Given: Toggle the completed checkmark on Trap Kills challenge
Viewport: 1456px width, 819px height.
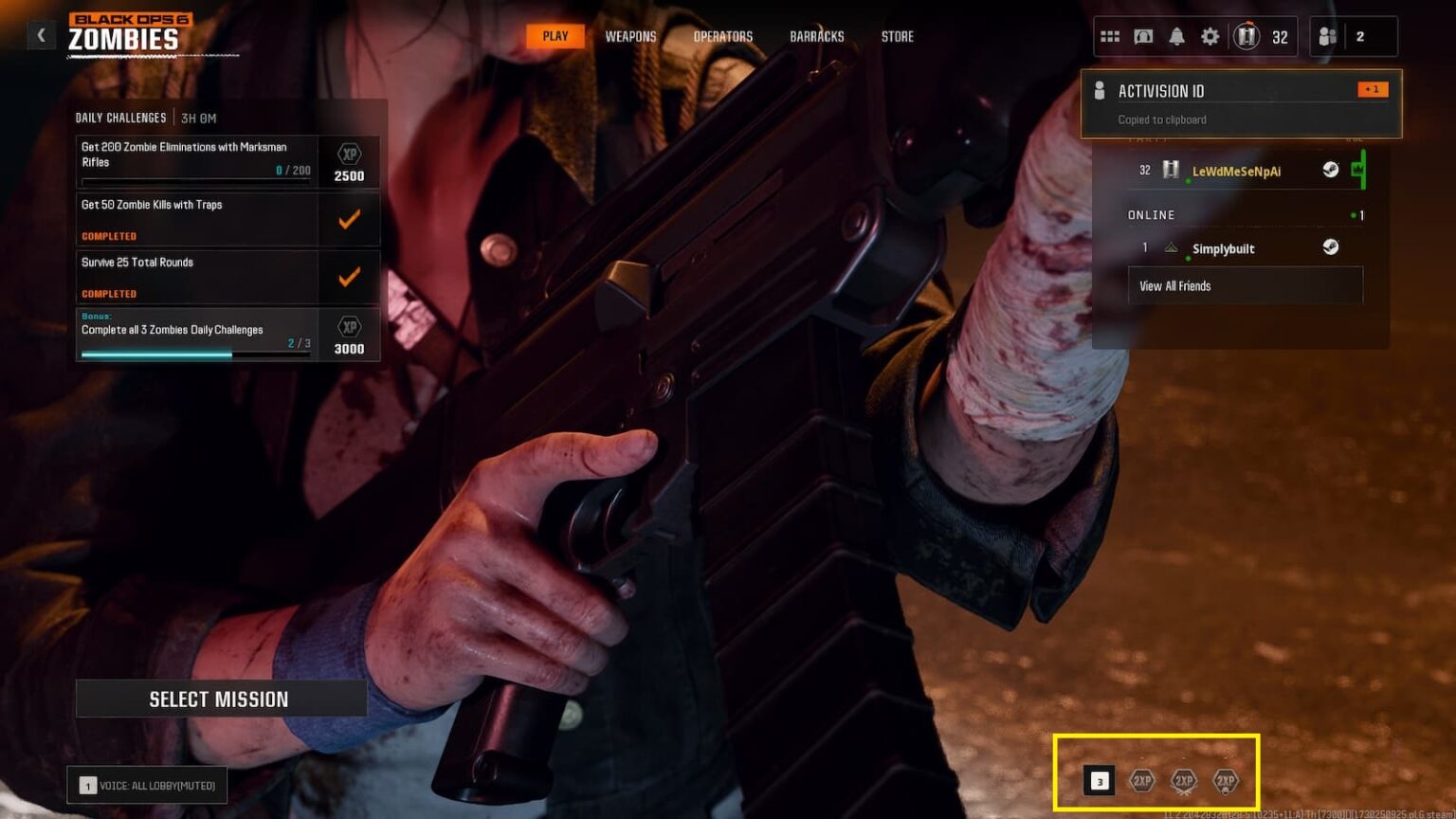Looking at the screenshot, I should (x=349, y=218).
